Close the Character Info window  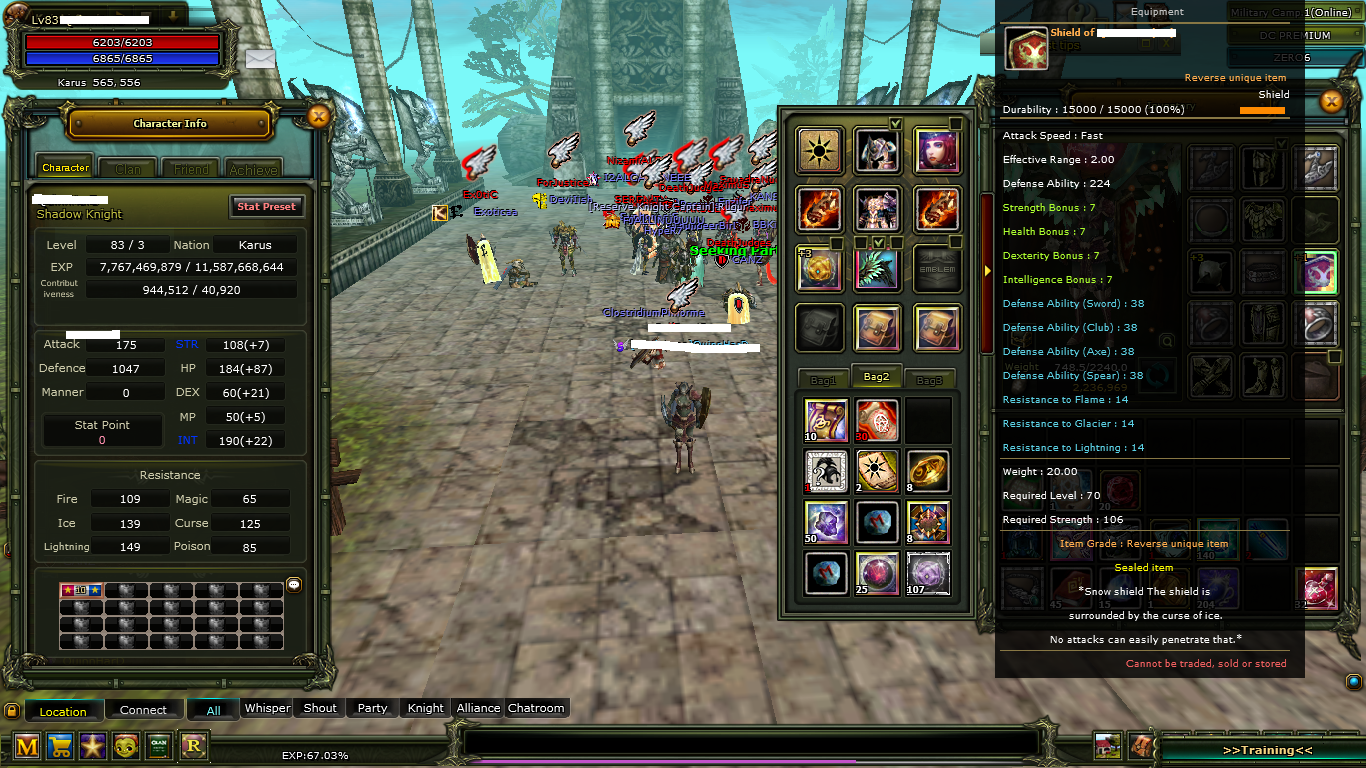point(318,117)
